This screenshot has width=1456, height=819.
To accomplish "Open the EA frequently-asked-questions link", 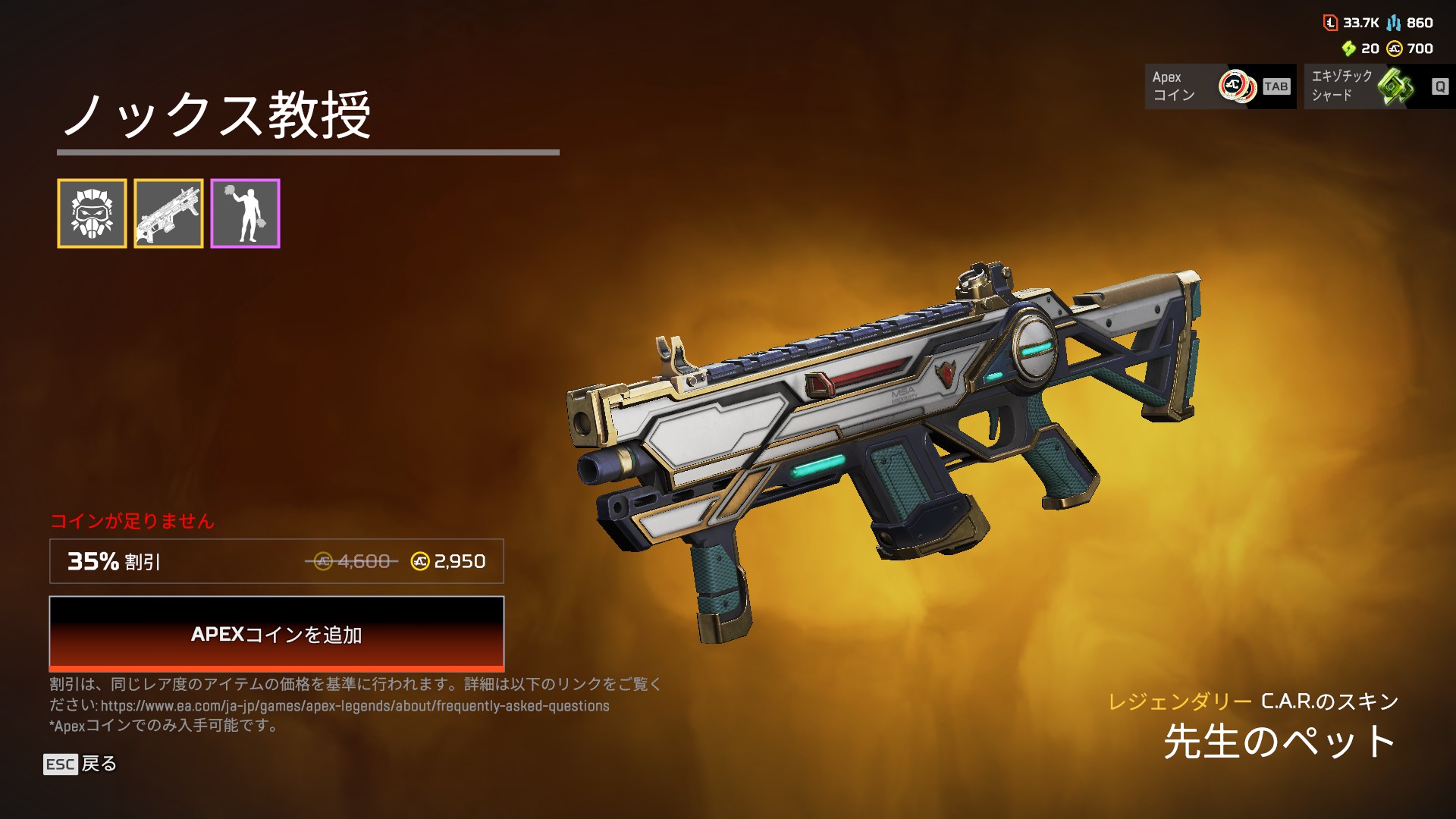I will pos(355,706).
